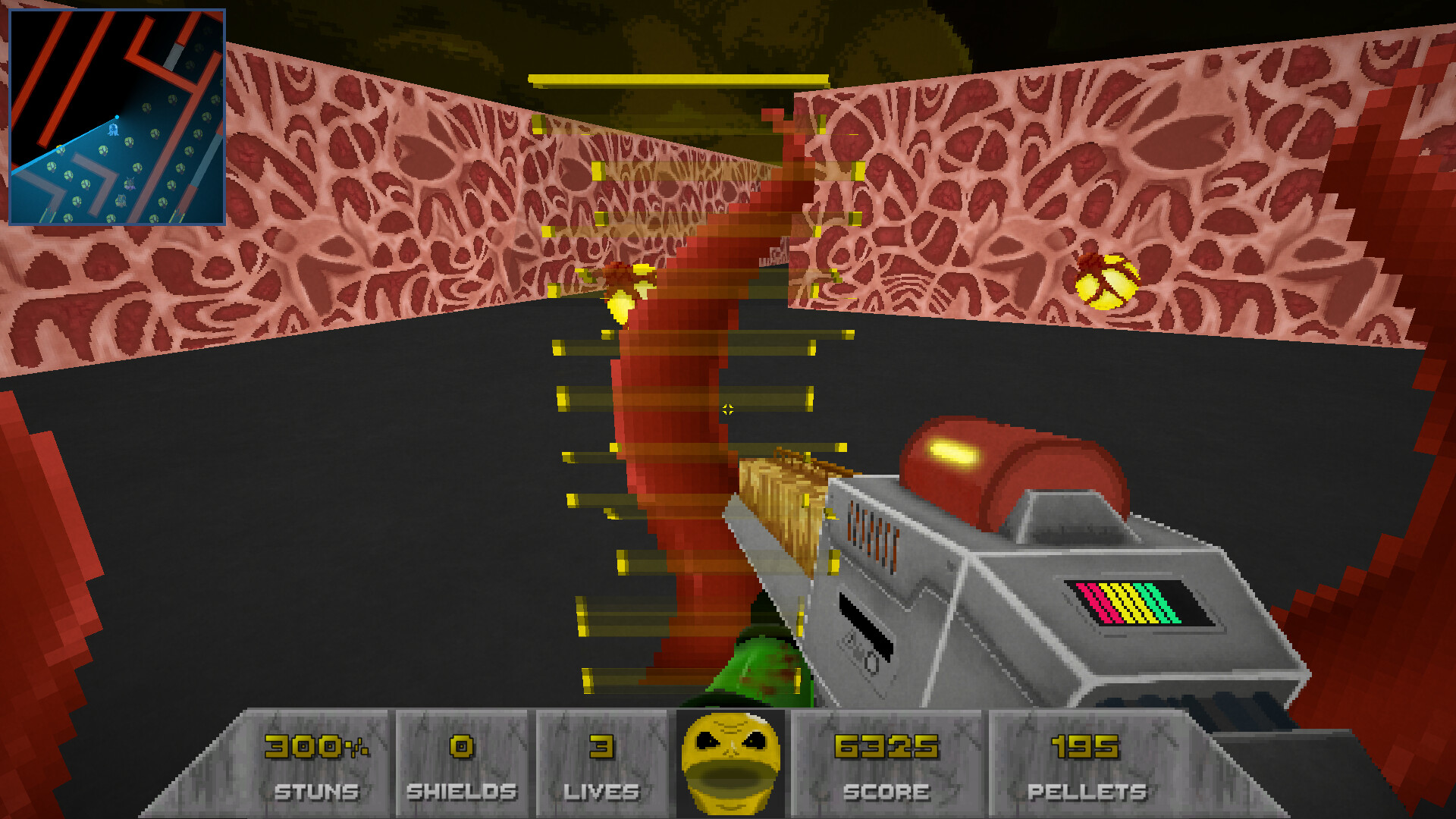The height and width of the screenshot is (819, 1456).
Task: Select the minimap in the top-left corner
Action: [x=118, y=115]
